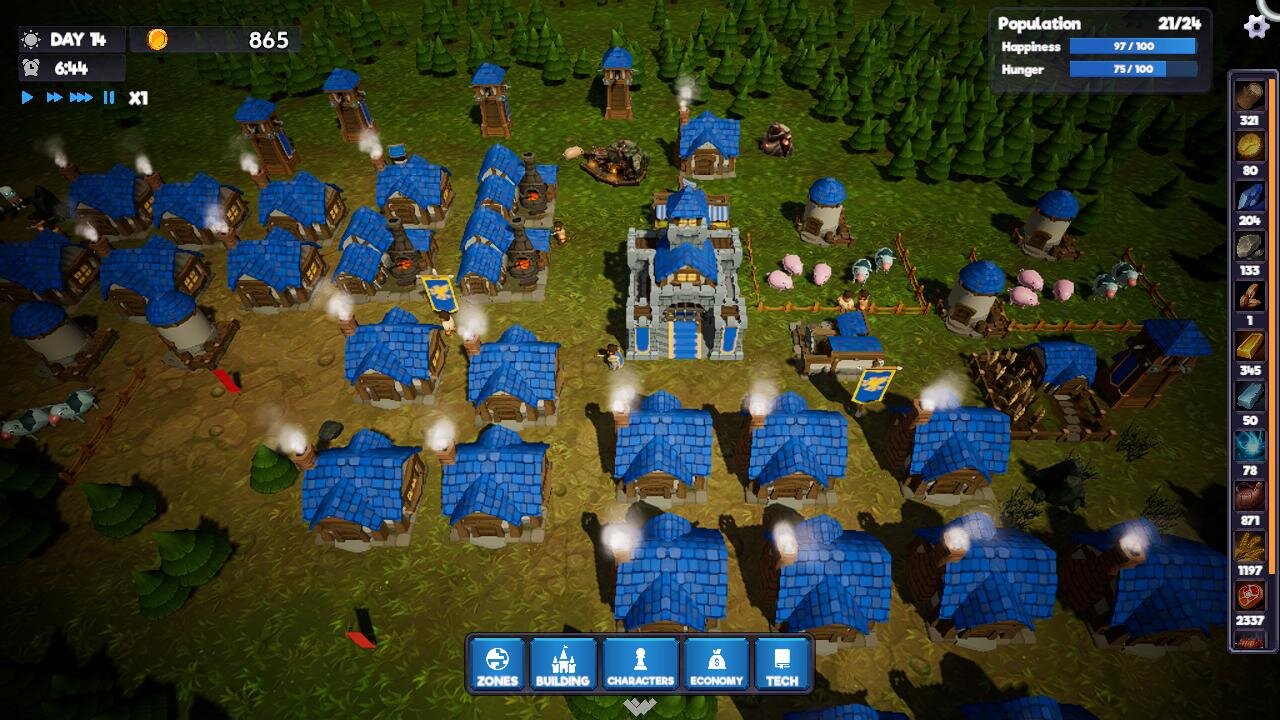Enable triple speed with the fastest arrows
This screenshot has height=720, width=1280.
coord(81,97)
